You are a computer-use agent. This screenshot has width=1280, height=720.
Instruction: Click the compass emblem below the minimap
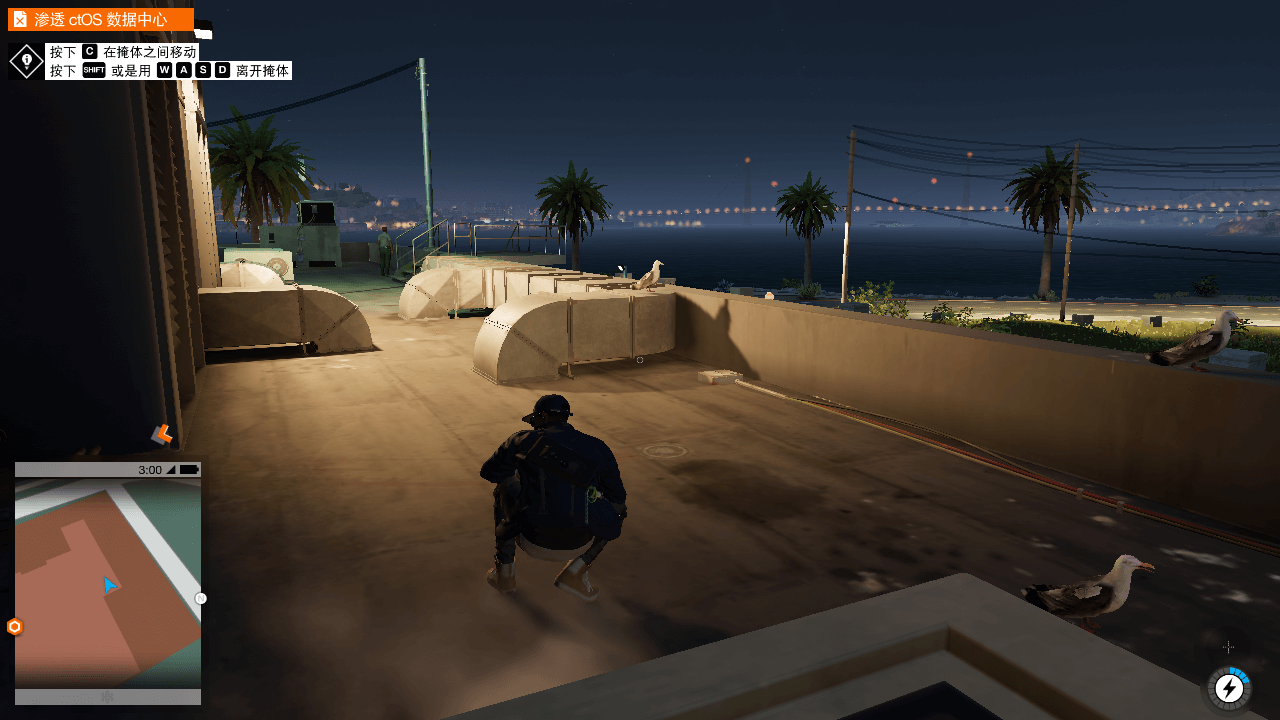point(109,697)
